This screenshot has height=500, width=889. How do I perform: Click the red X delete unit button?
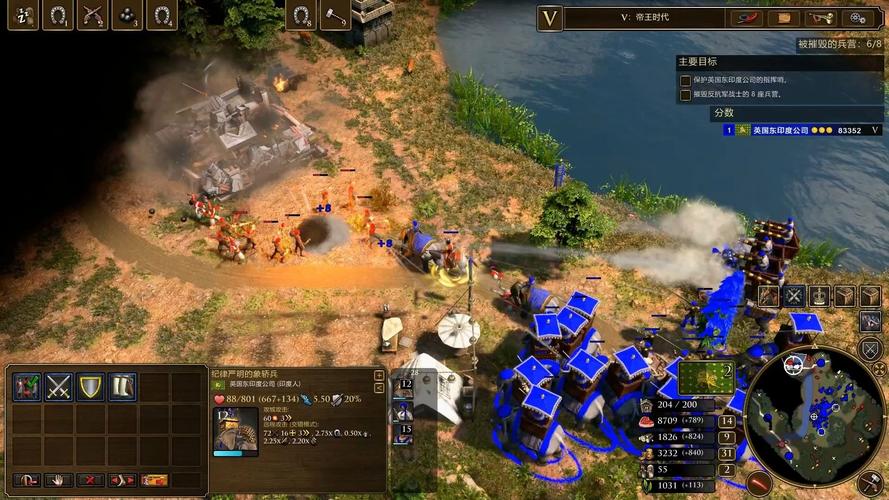90,480
